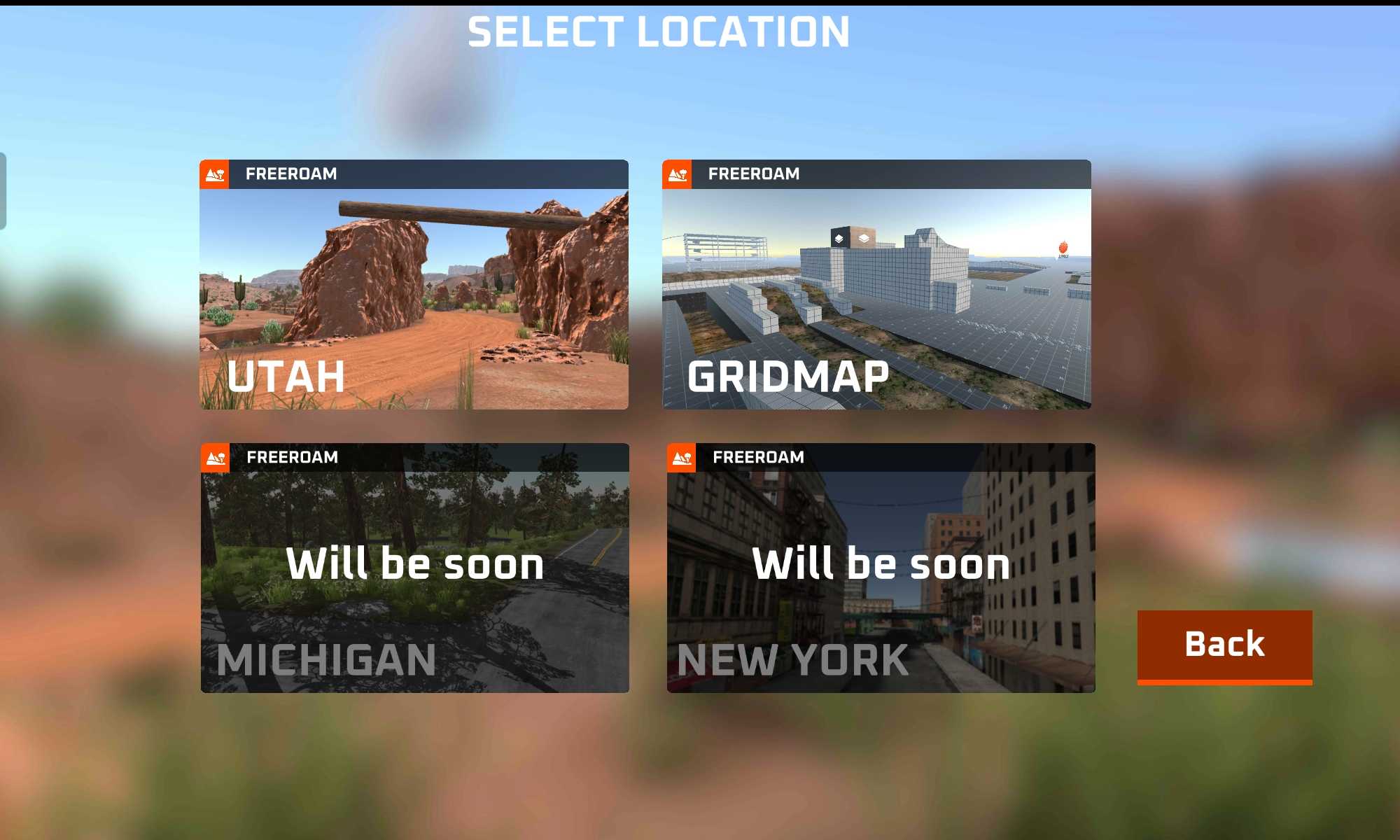
Task: Pick the locked New York location tile
Action: pyautogui.click(x=881, y=568)
